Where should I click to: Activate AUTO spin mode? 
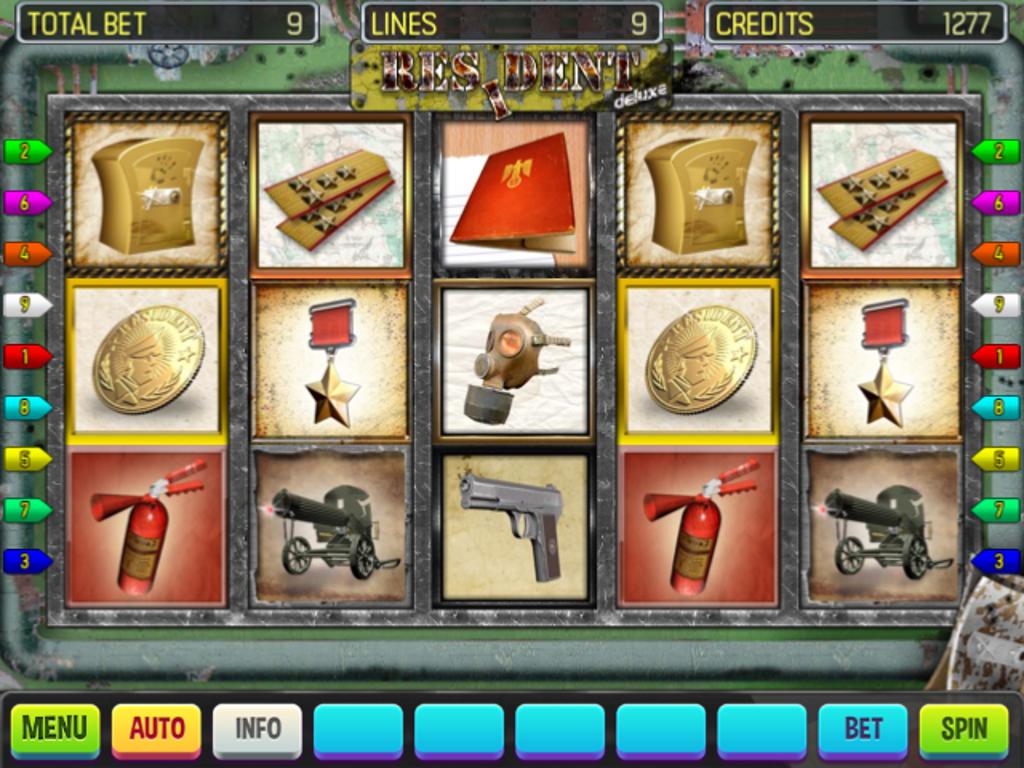click(156, 729)
